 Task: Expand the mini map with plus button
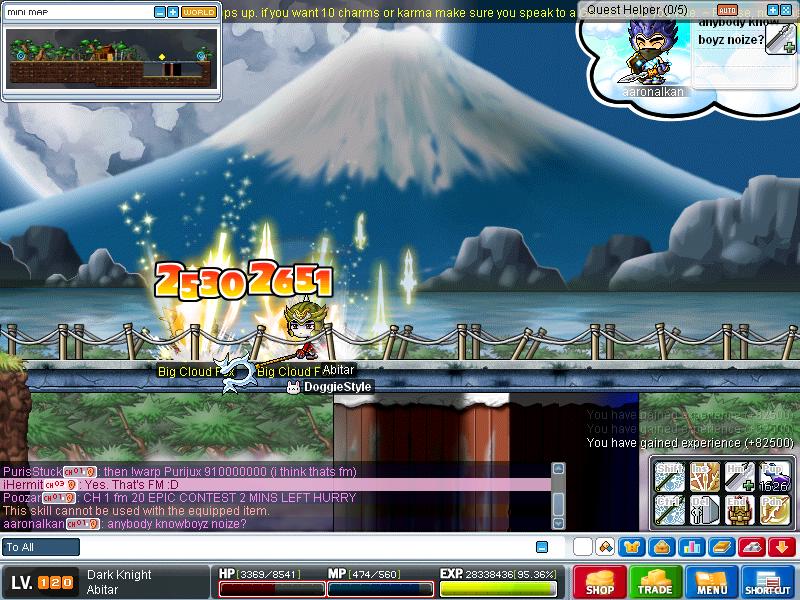coord(173,12)
